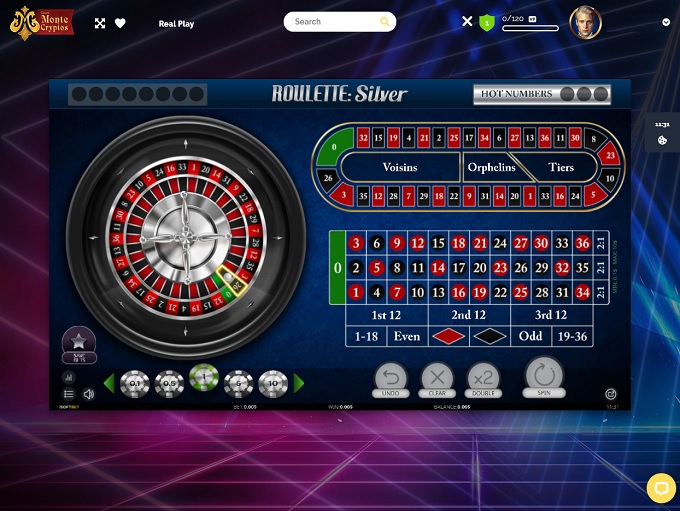
Task: Bet on the red diamond field
Action: (x=448, y=336)
